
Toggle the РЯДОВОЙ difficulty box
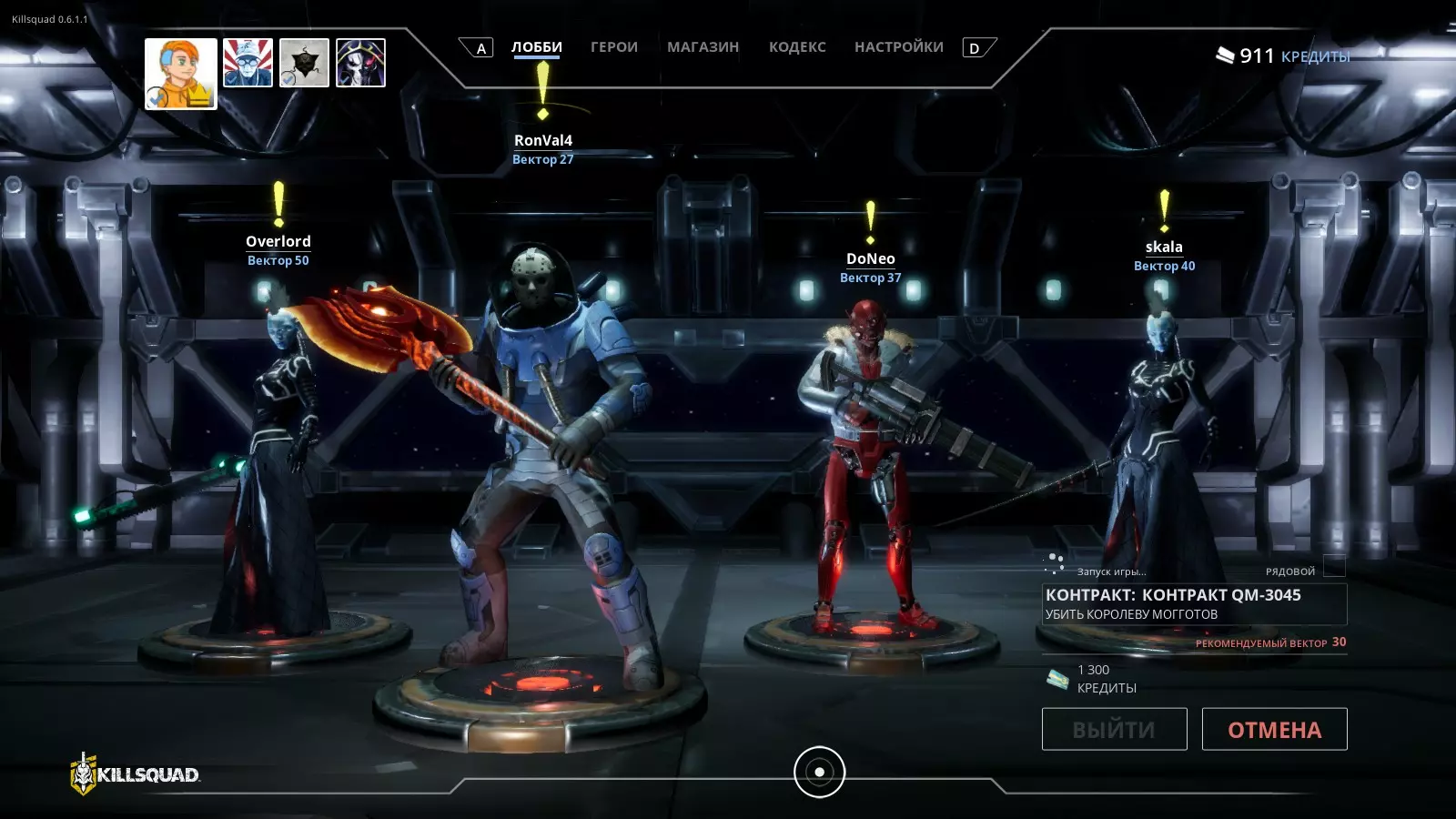[1334, 567]
